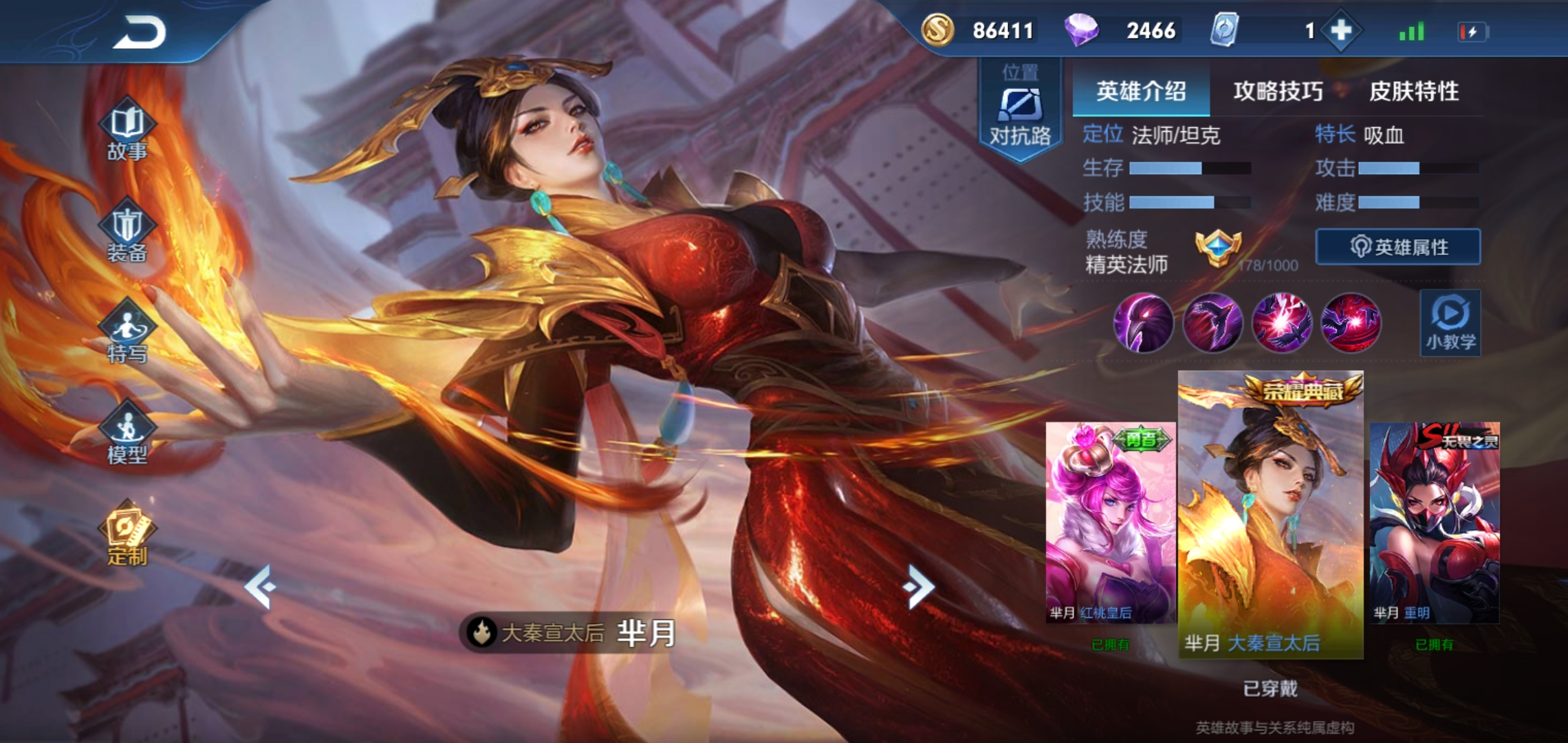Switch to the 攻略技巧 tab
Screen dimensions: 1568x743
click(1278, 91)
